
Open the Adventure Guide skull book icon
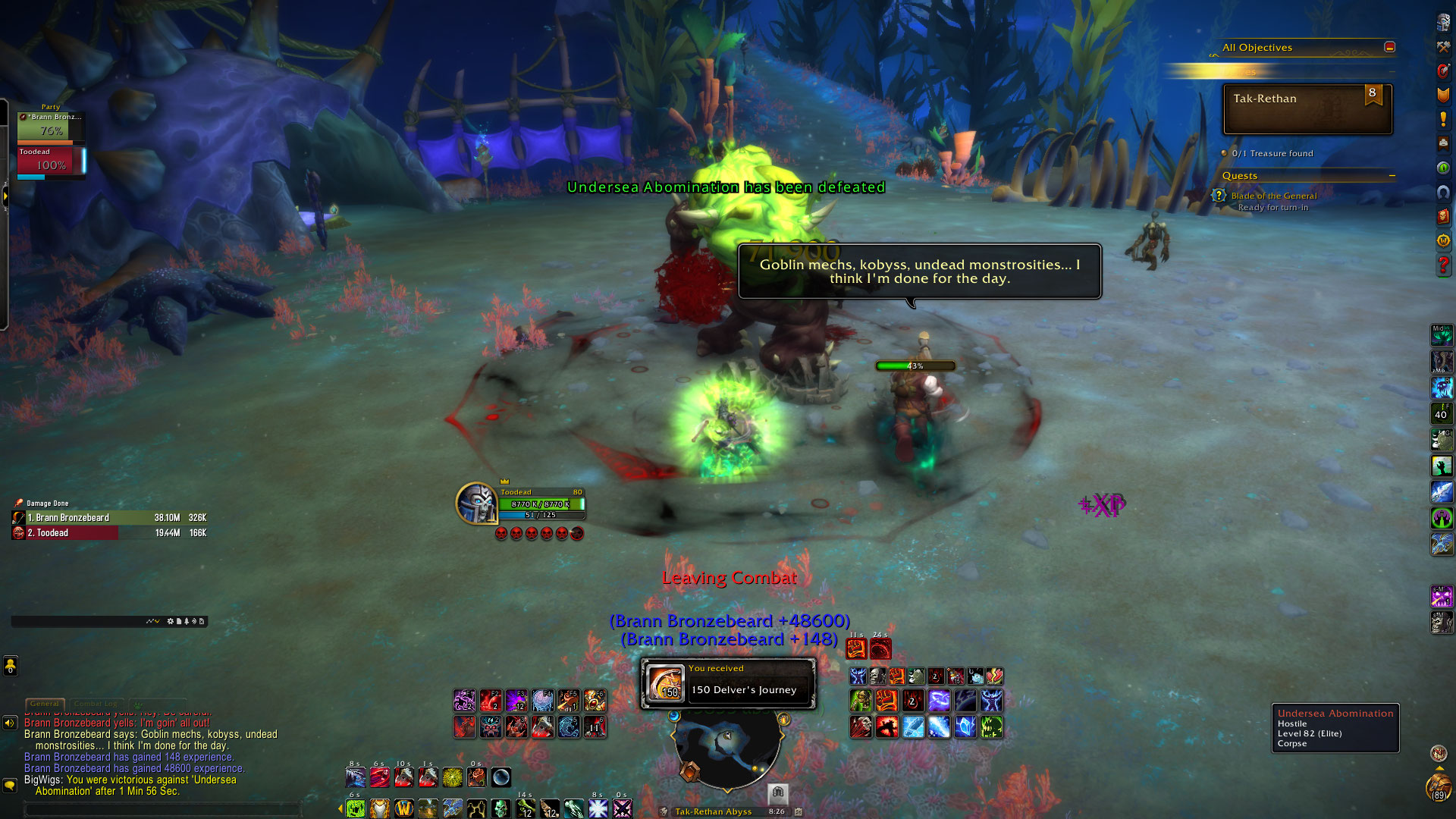pyautogui.click(x=1443, y=216)
